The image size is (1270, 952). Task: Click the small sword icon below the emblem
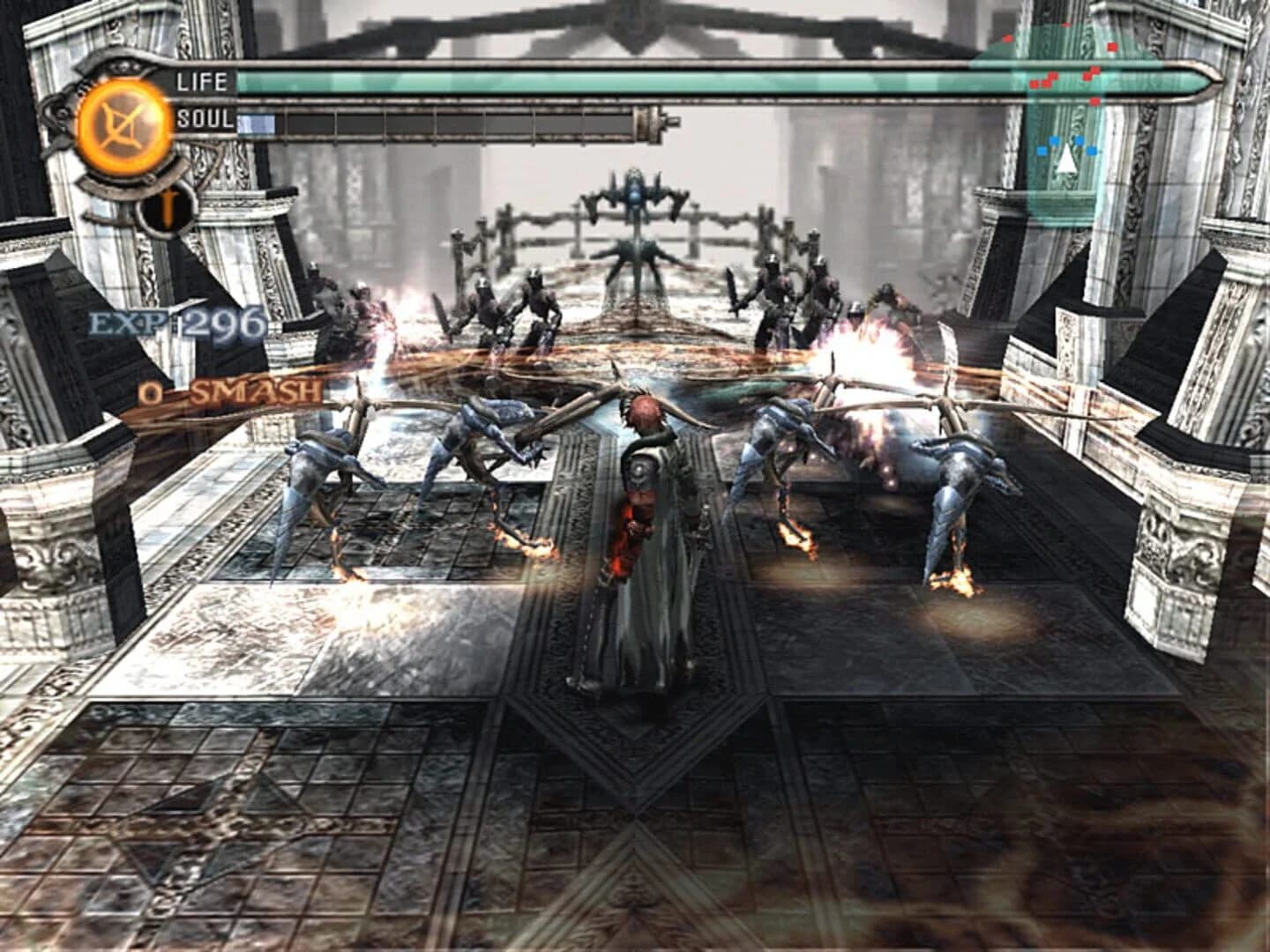point(166,209)
